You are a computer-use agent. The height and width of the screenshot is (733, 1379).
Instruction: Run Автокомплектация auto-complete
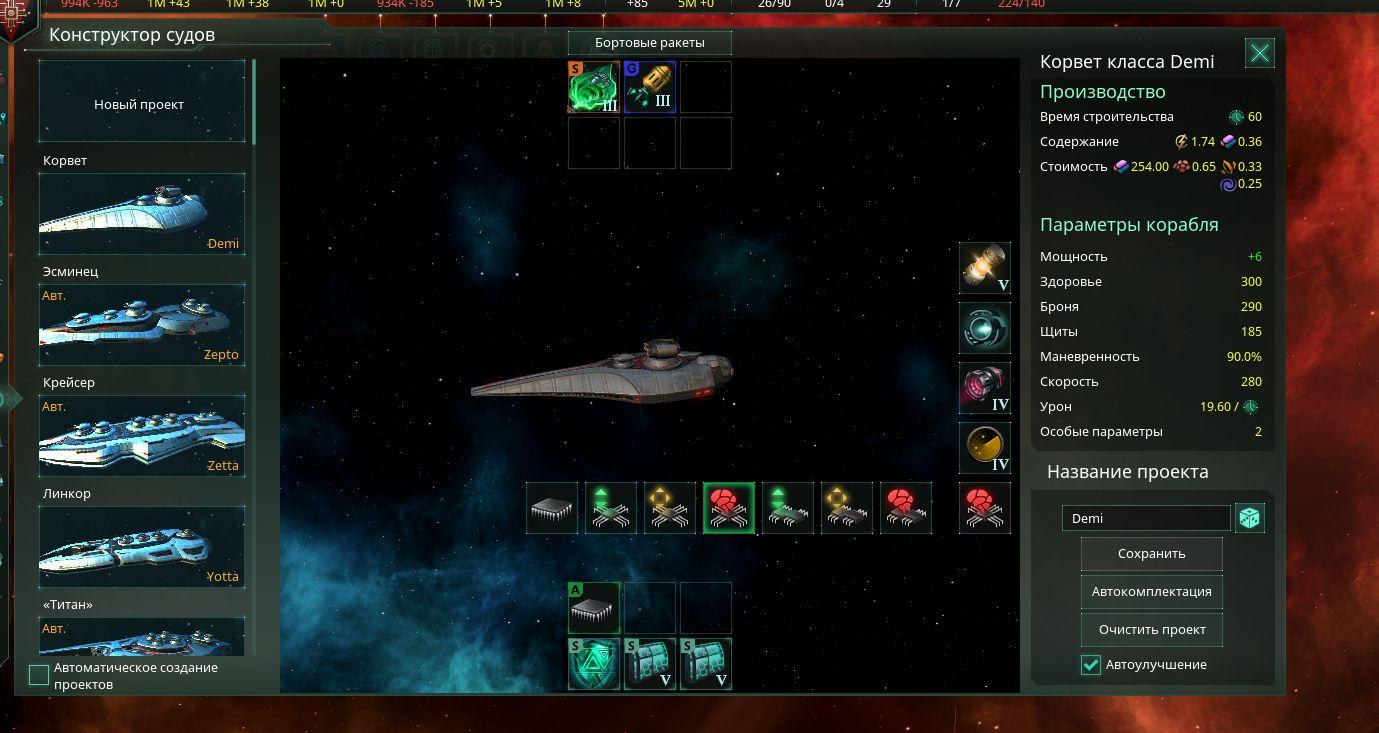[1151, 592]
